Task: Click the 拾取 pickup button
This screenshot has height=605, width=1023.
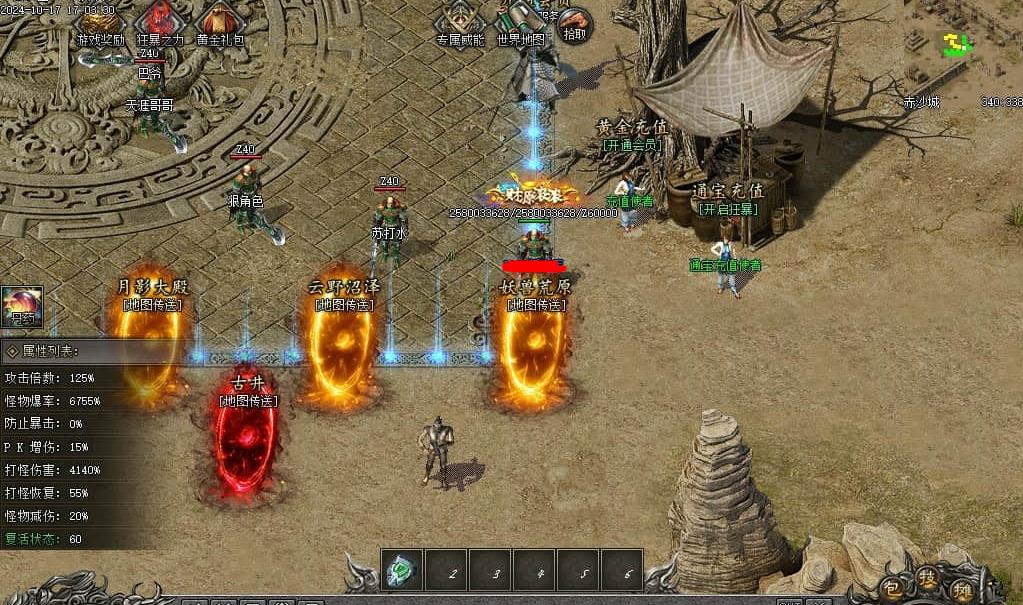Action: click(x=575, y=22)
